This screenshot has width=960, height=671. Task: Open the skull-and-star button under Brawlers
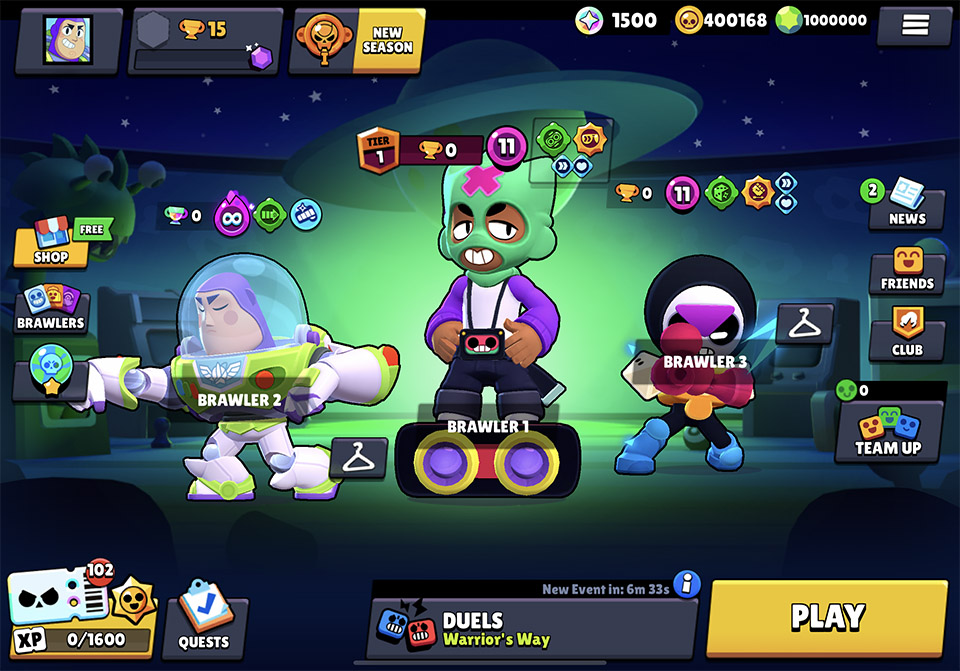(x=49, y=368)
